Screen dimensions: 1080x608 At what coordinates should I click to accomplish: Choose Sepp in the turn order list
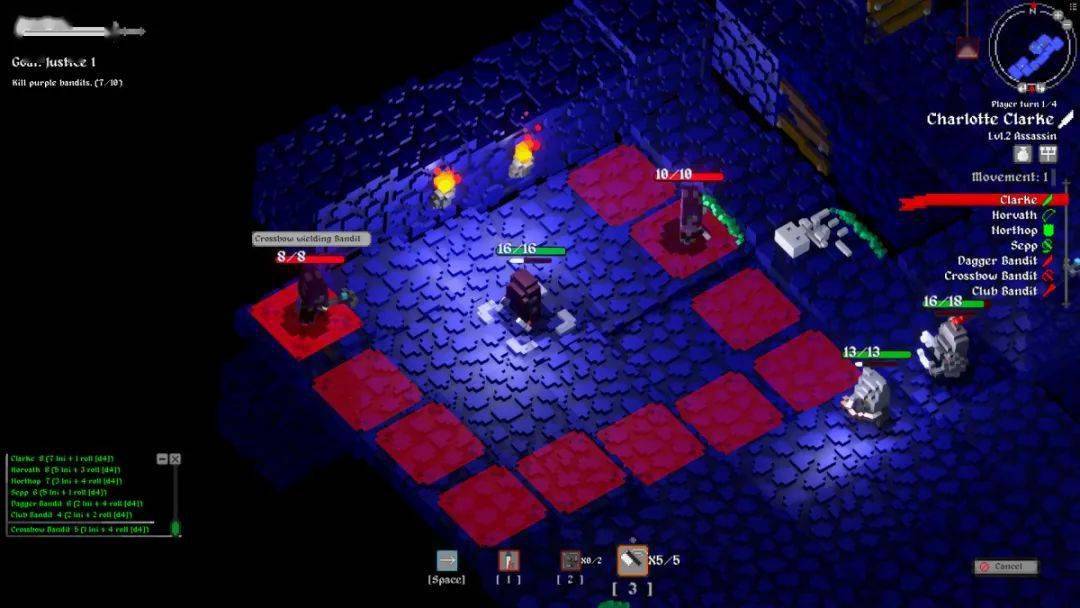(1023, 245)
